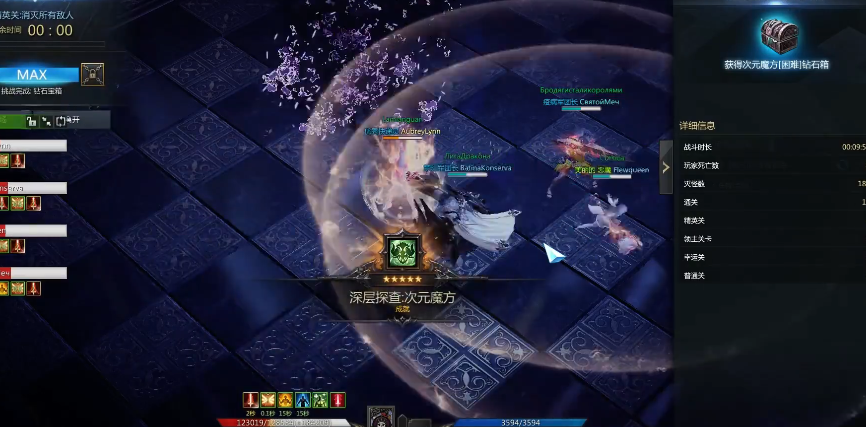Click the five-star achievement emblem
Viewport: 866px width, 427px height.
point(404,254)
